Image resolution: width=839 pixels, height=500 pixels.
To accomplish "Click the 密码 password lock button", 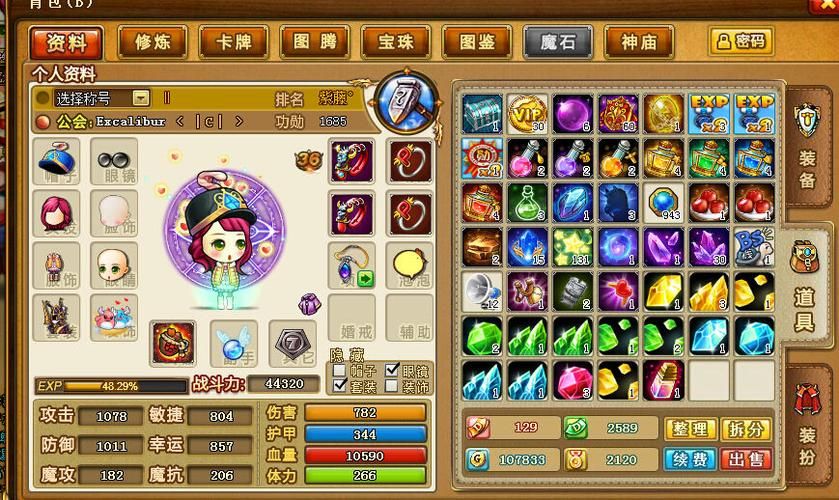I will 741,41.
